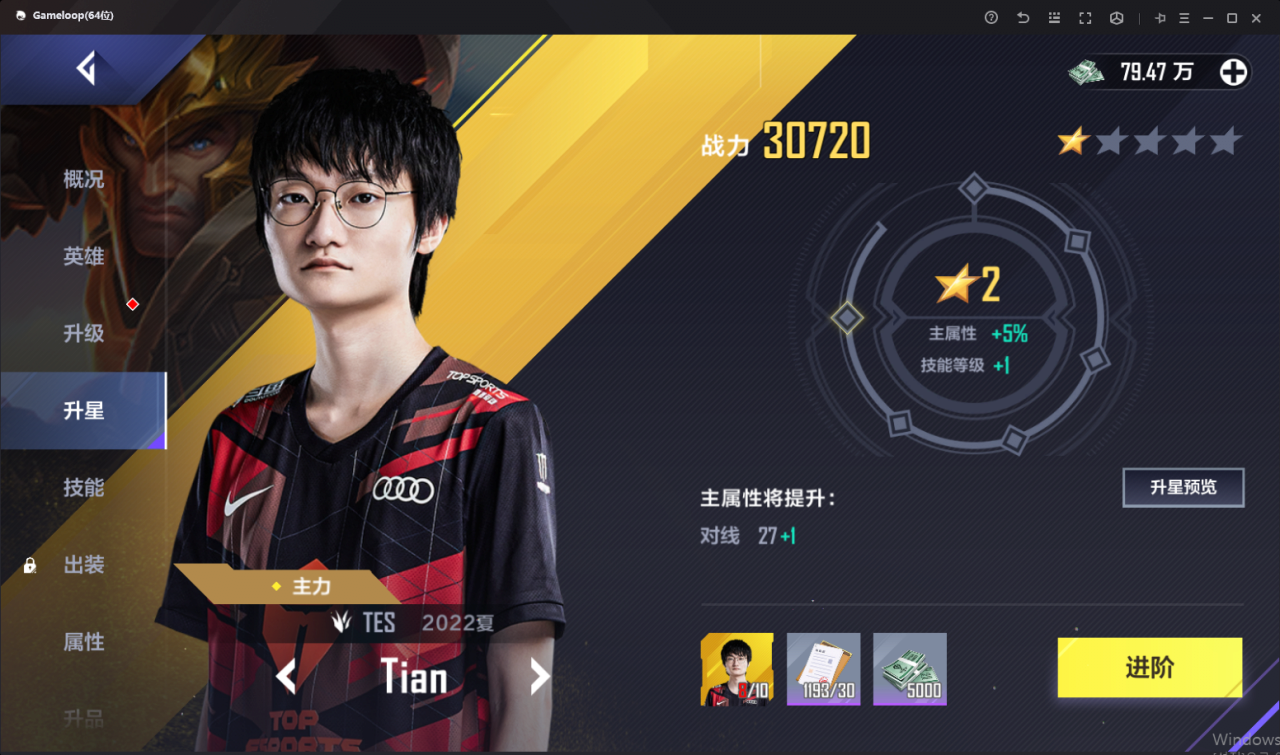Open the Tian card fragment item
Viewport: 1280px width, 755px height.
[736, 668]
